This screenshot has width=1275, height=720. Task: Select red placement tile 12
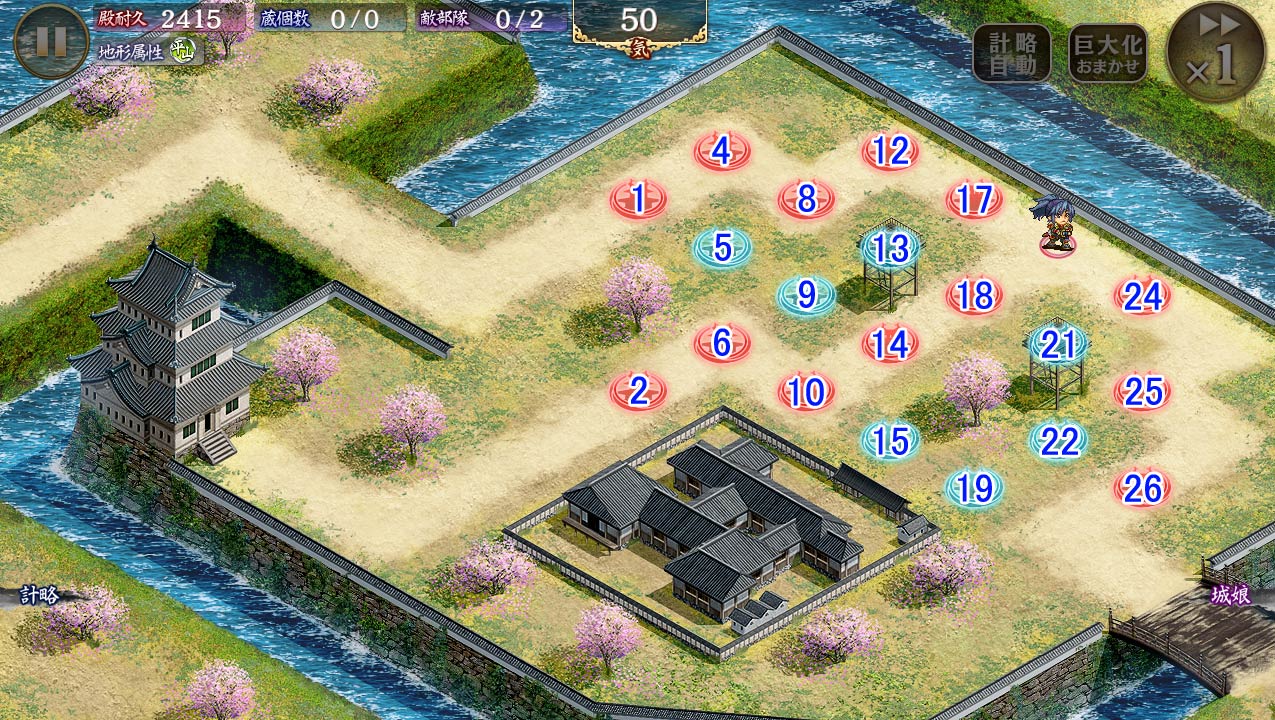(890, 152)
